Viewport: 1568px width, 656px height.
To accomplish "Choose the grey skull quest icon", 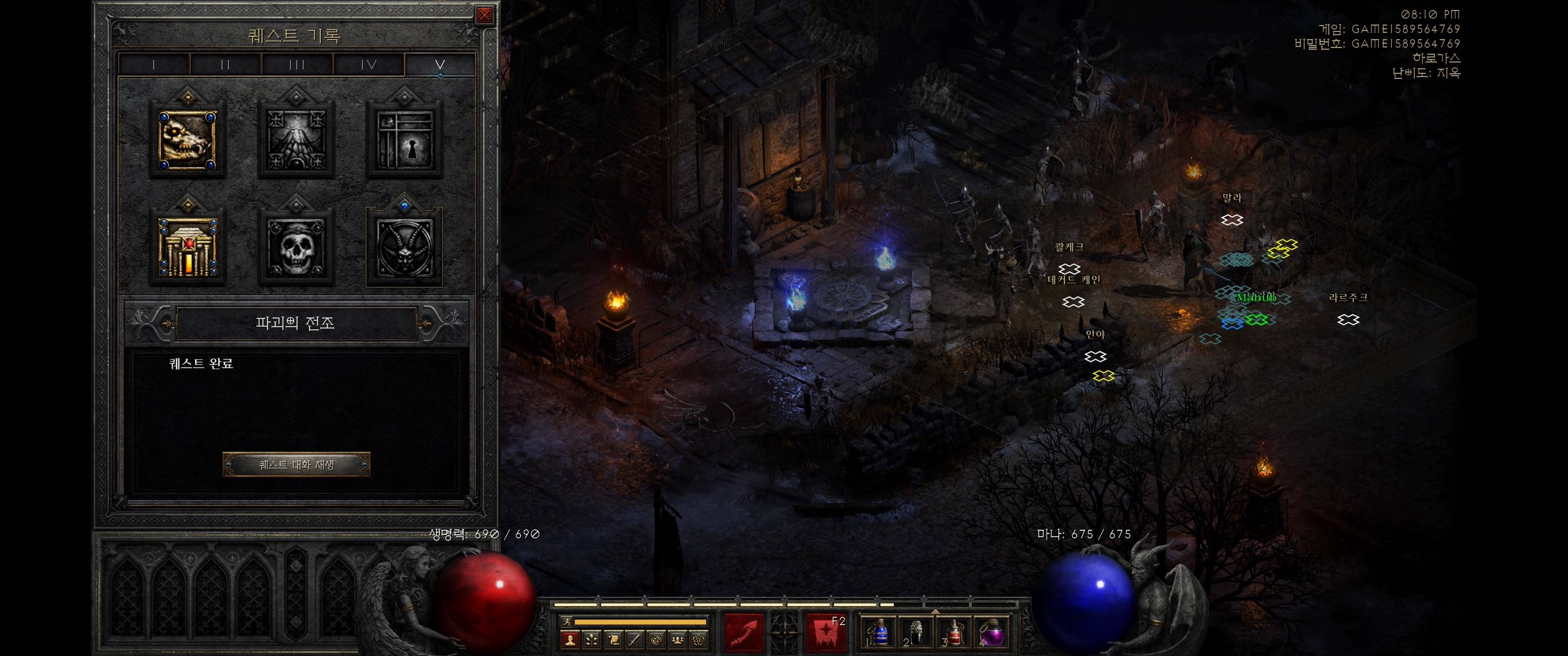I will 296,248.
